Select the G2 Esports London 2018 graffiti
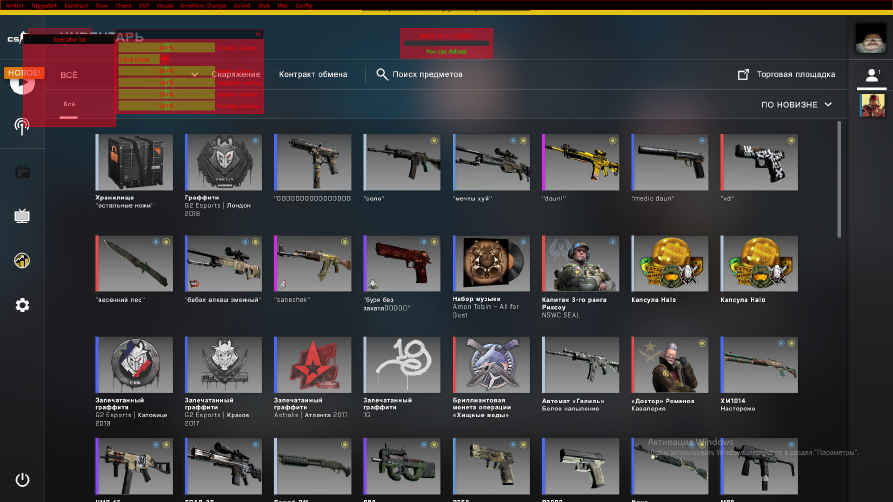The image size is (893, 502). coord(228,162)
